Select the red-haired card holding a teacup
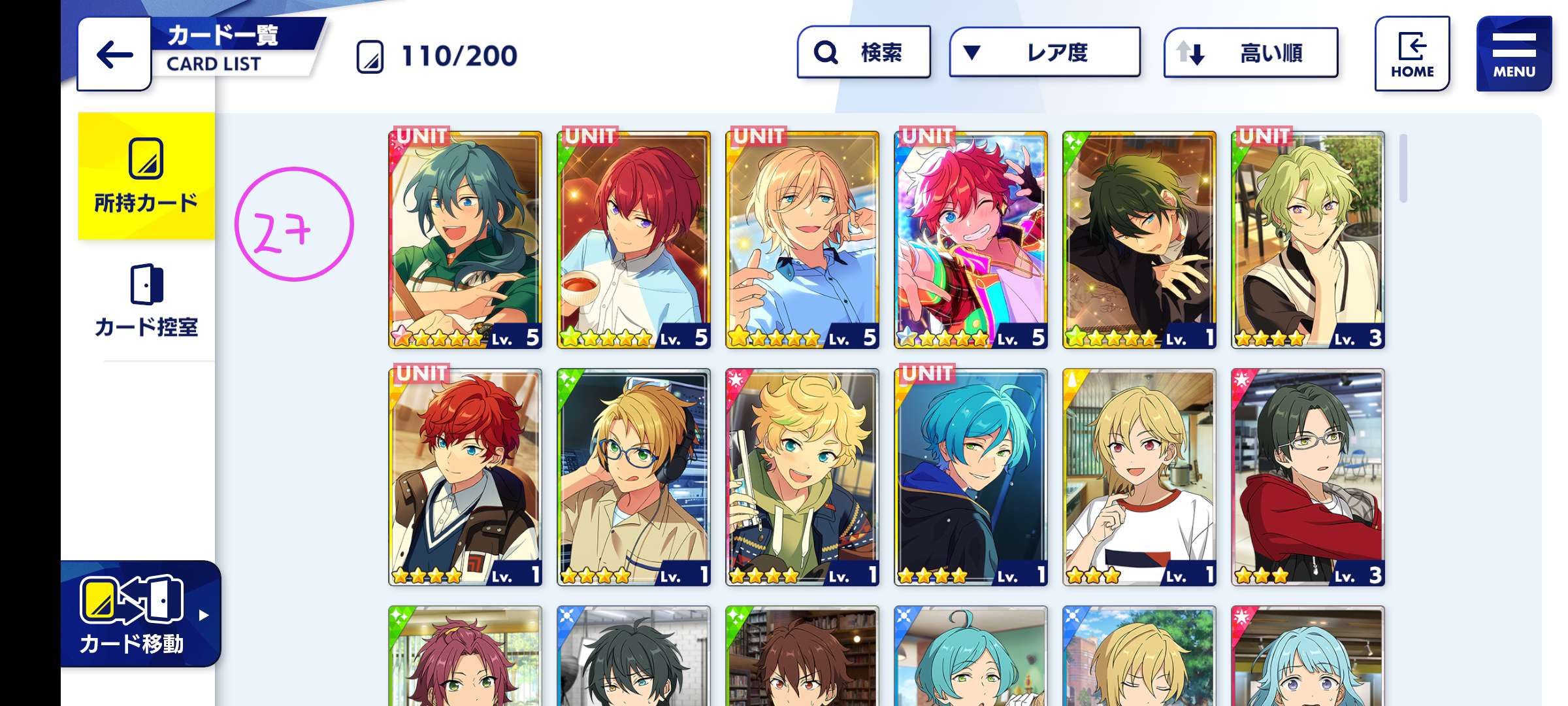1568x706 pixels. coord(634,240)
